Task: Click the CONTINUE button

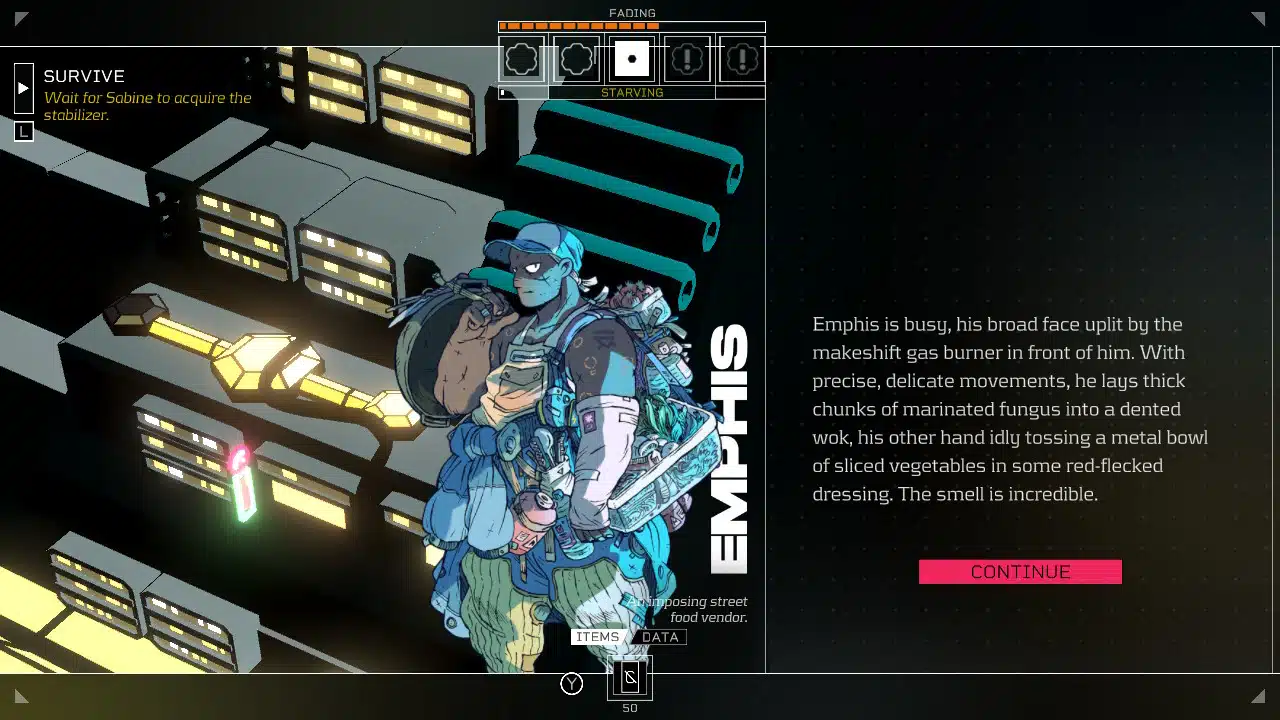Action: coord(1020,571)
